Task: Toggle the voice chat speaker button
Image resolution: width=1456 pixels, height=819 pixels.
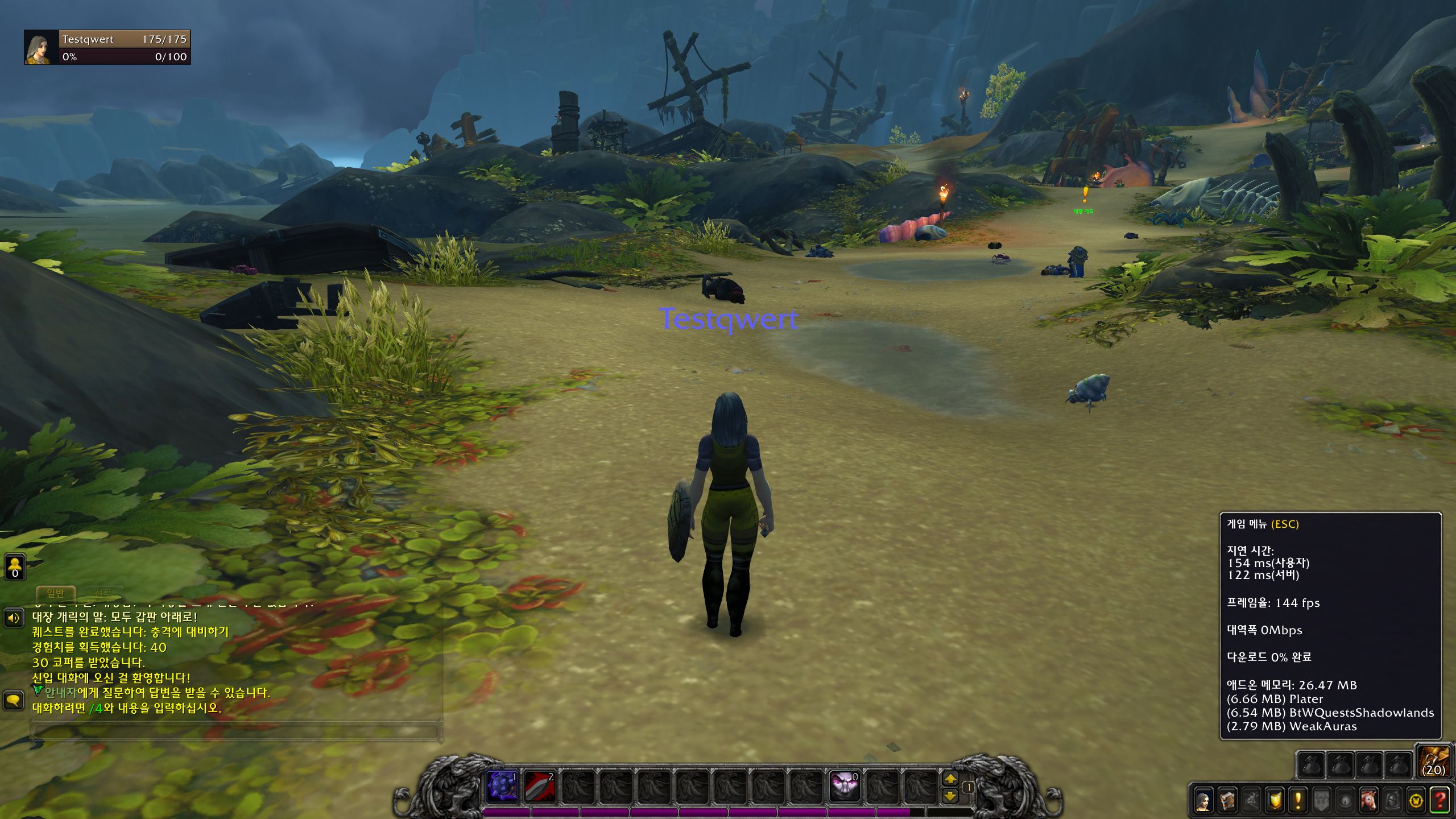Action: click(x=14, y=618)
